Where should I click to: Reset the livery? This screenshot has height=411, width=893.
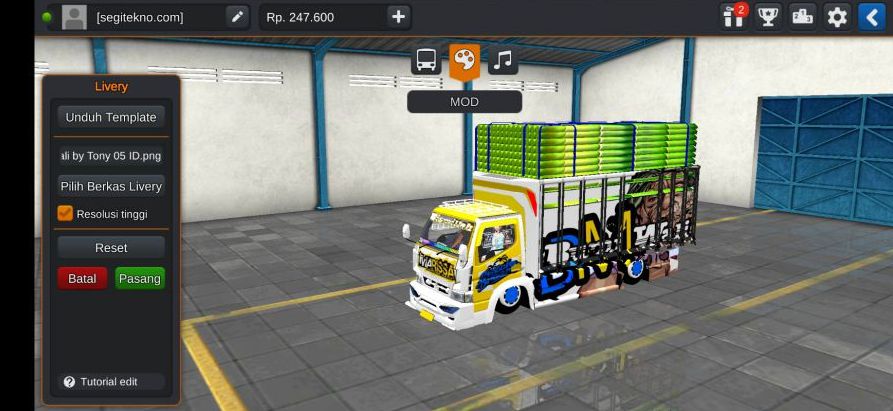tap(111, 247)
